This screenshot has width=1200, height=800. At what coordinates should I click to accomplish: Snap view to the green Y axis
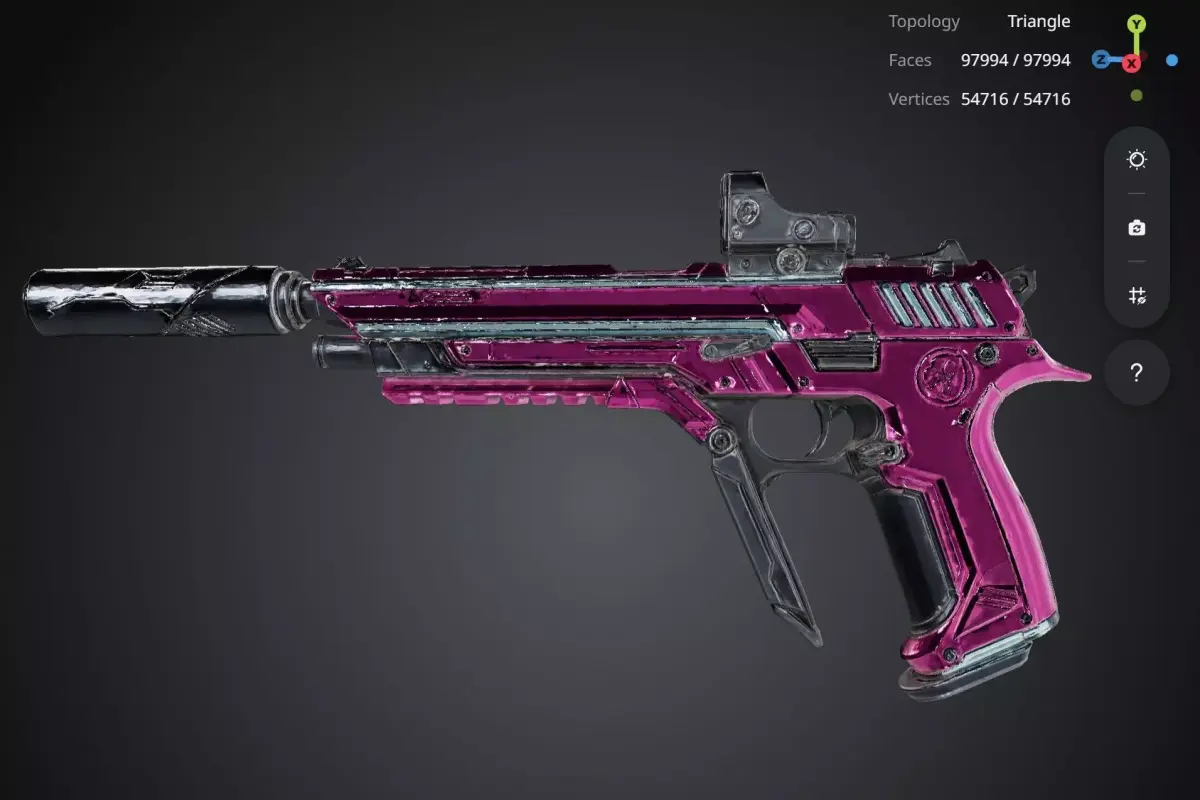pyautogui.click(x=1136, y=23)
